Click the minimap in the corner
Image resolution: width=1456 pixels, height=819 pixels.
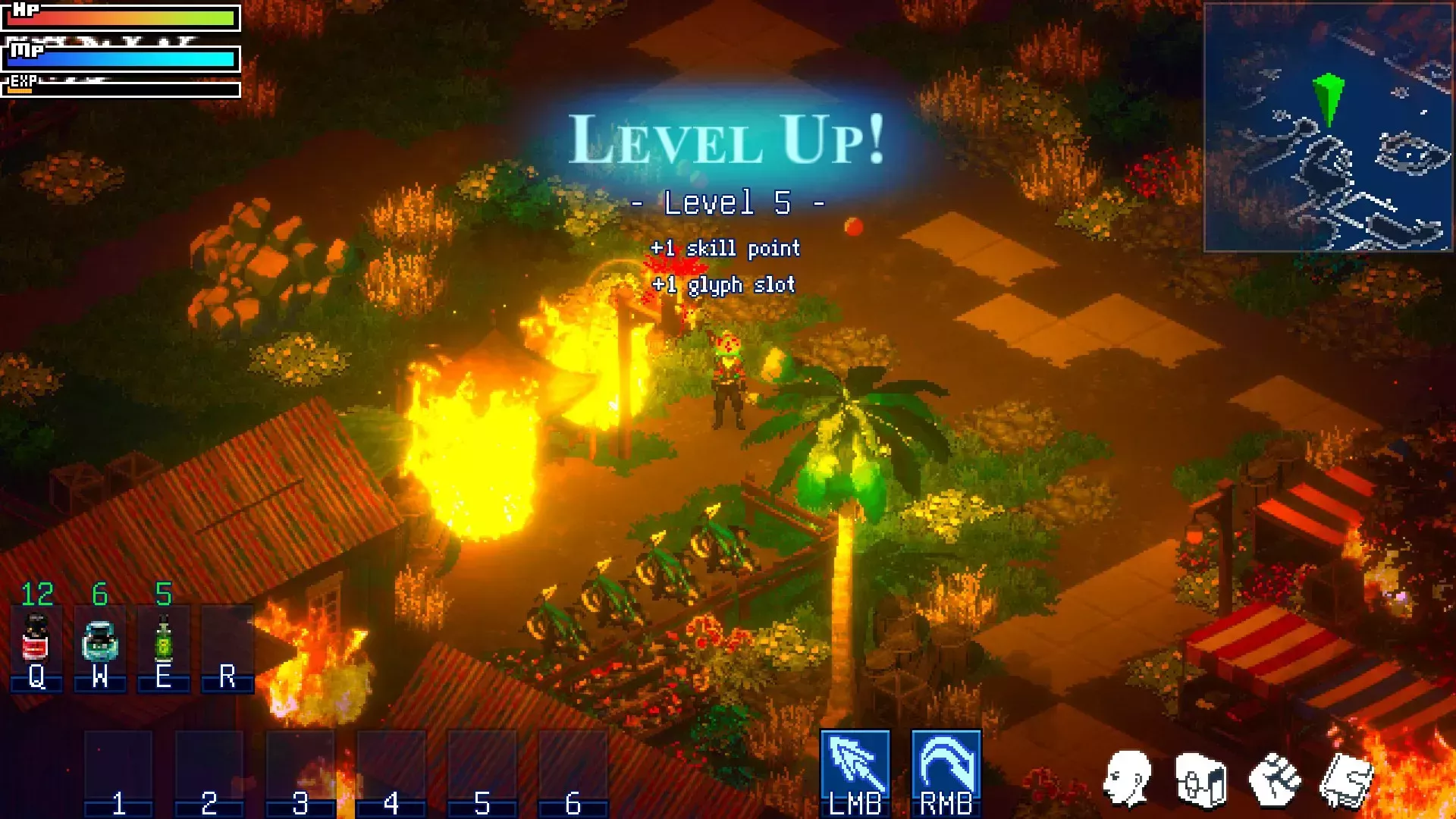[x=1328, y=127]
